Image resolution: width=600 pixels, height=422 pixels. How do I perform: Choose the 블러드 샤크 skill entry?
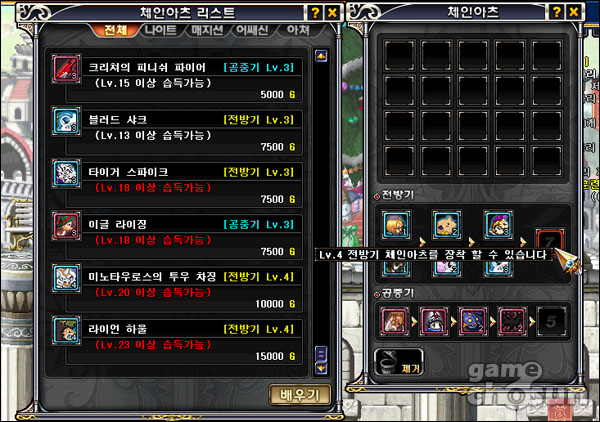click(180, 129)
